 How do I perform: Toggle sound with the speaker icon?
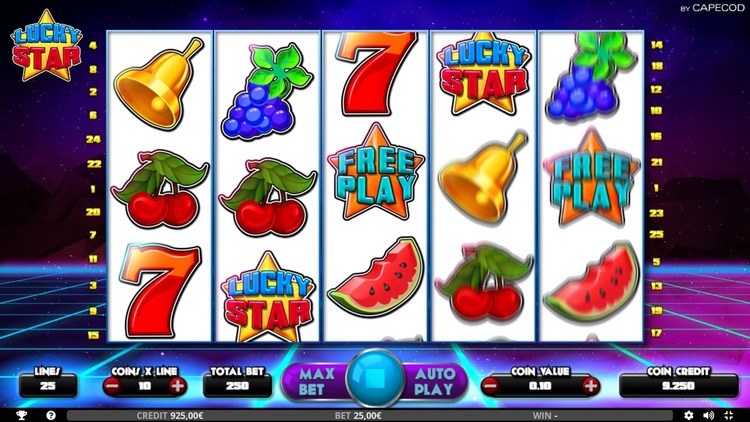pos(709,414)
